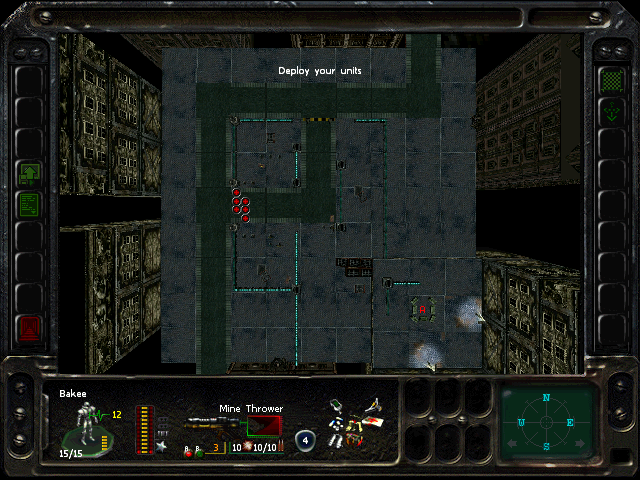Click the compass in the corner
640x480 pixels.
click(547, 422)
